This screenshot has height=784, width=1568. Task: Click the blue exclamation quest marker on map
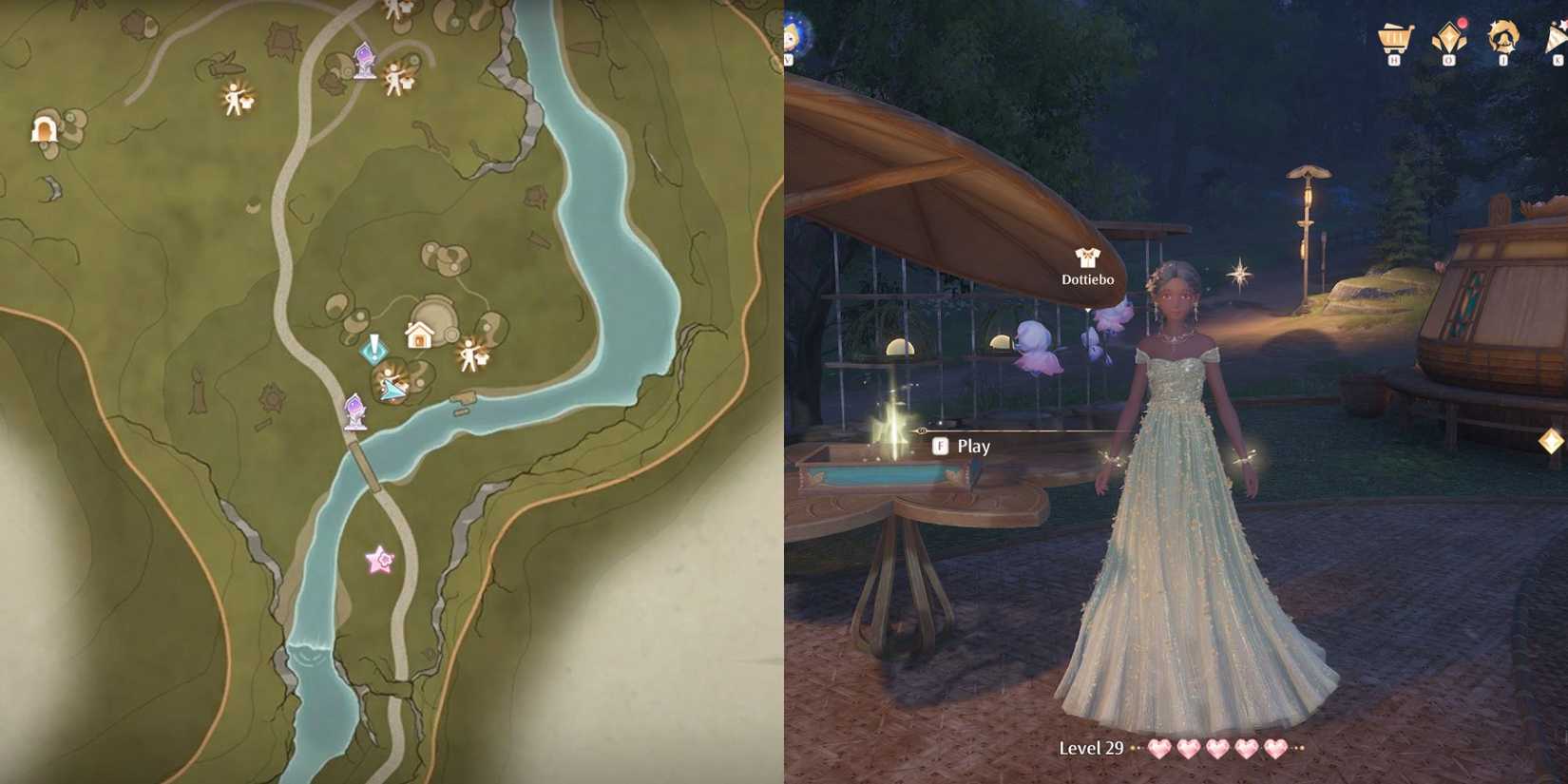click(374, 350)
